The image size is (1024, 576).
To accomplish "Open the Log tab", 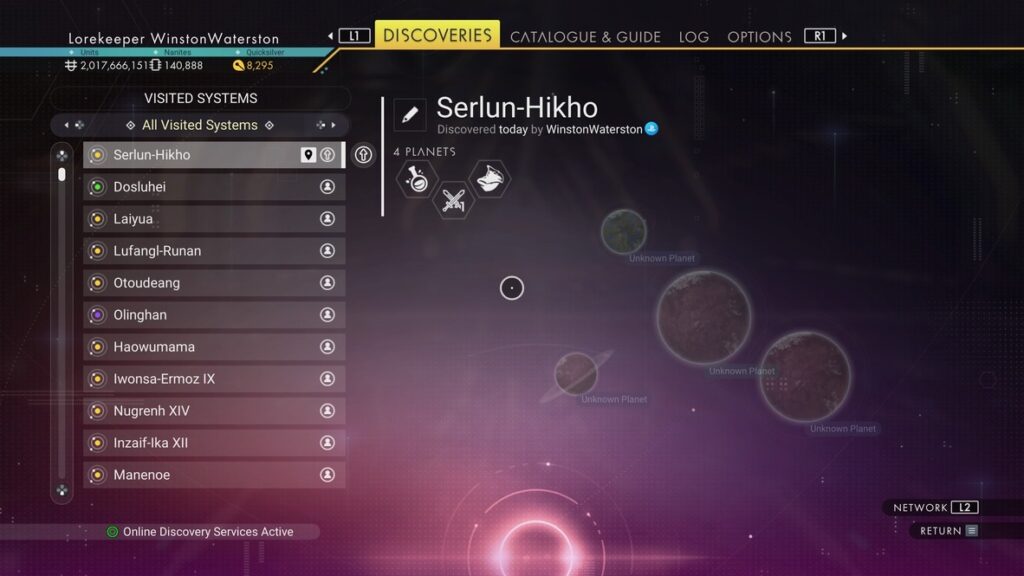I will point(694,37).
